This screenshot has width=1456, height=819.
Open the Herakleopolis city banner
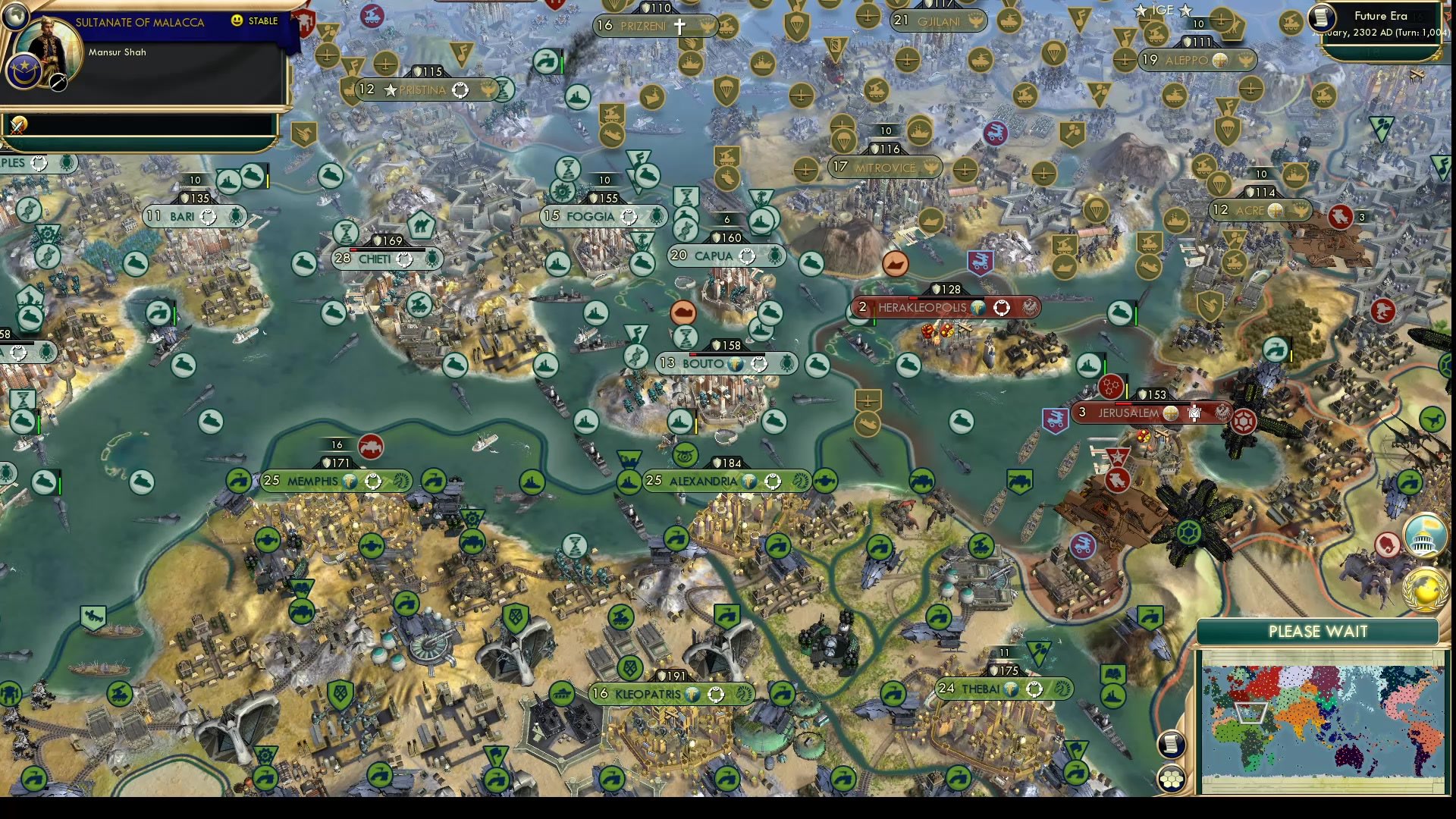click(922, 308)
